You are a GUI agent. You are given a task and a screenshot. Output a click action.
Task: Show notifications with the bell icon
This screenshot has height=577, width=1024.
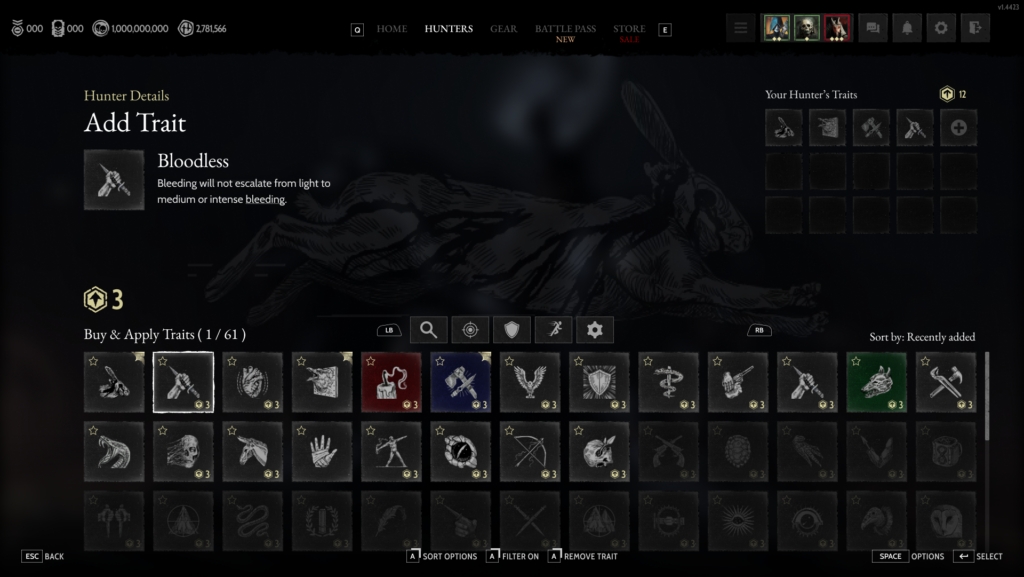coord(907,28)
